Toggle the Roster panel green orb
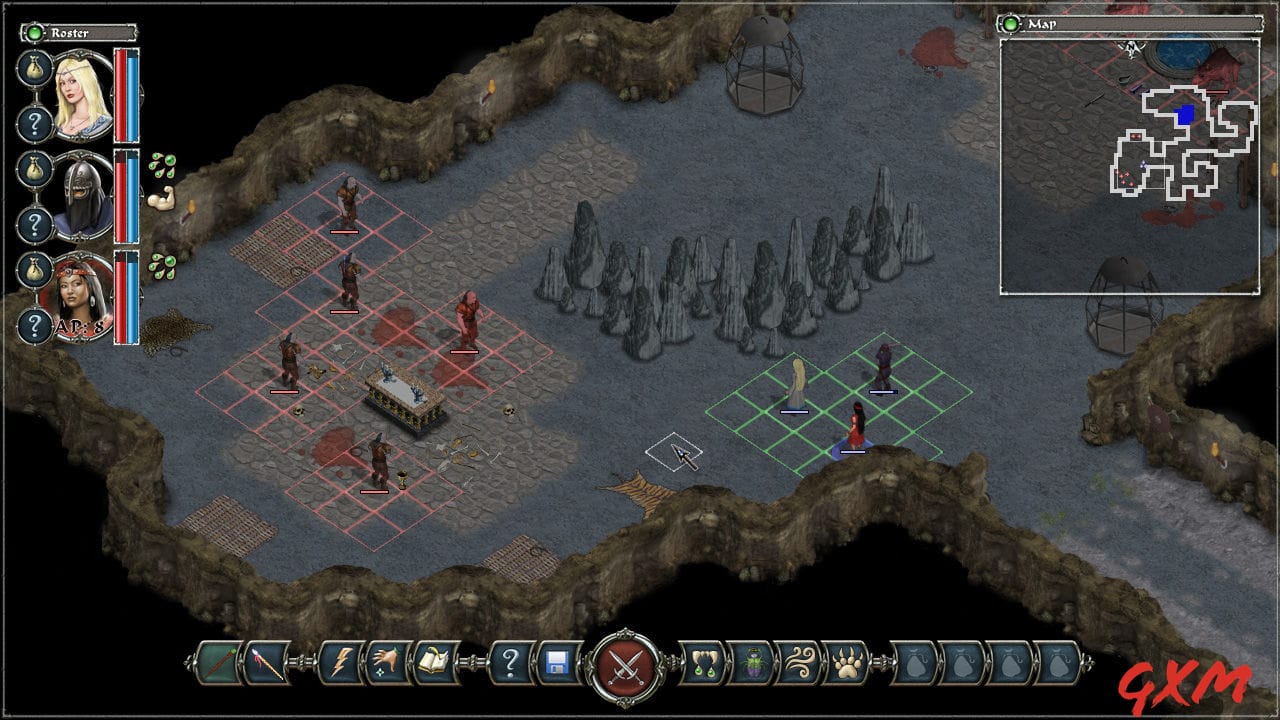The image size is (1280, 720). 34,33
